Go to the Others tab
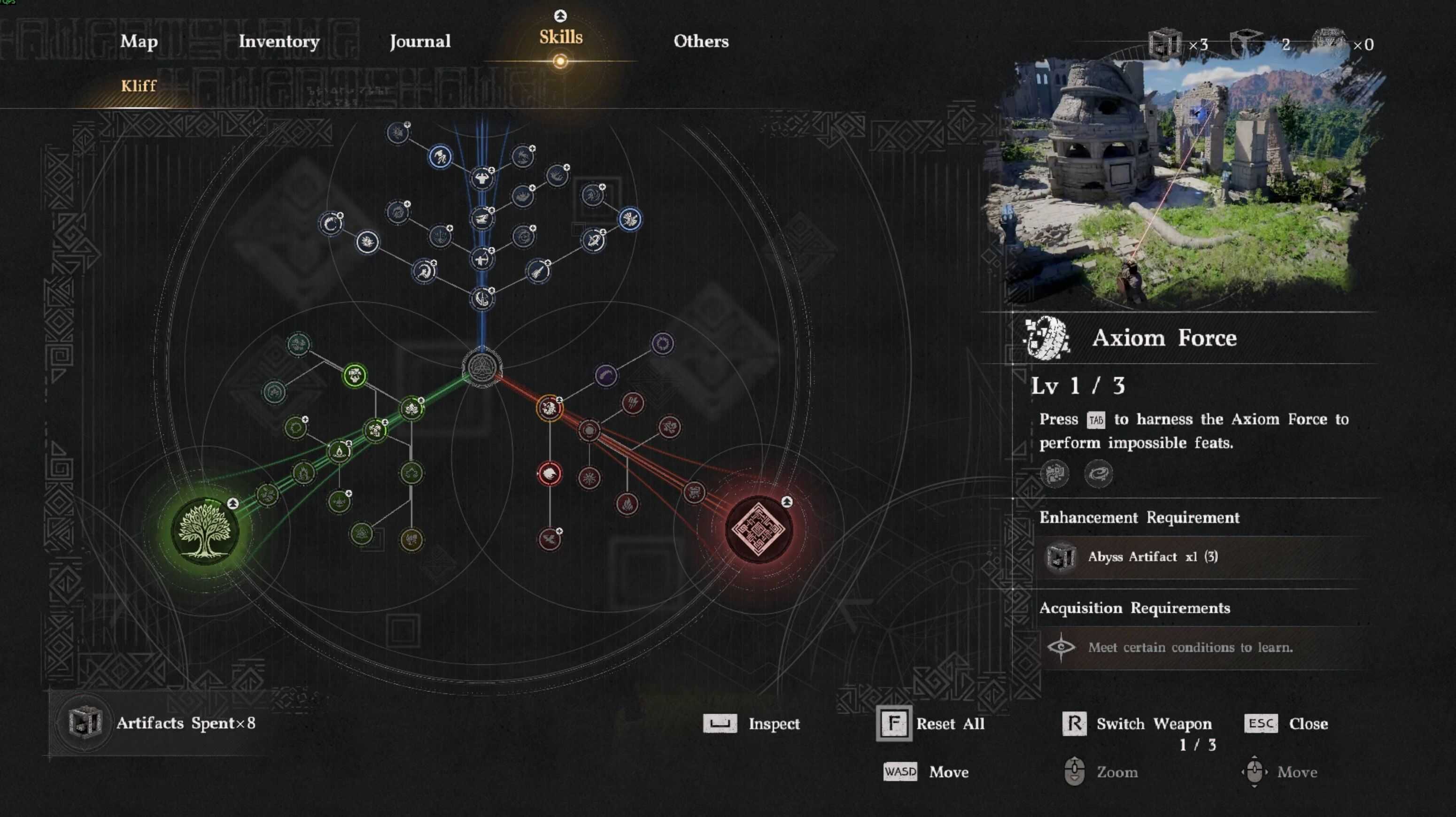The image size is (1456, 817). (700, 41)
